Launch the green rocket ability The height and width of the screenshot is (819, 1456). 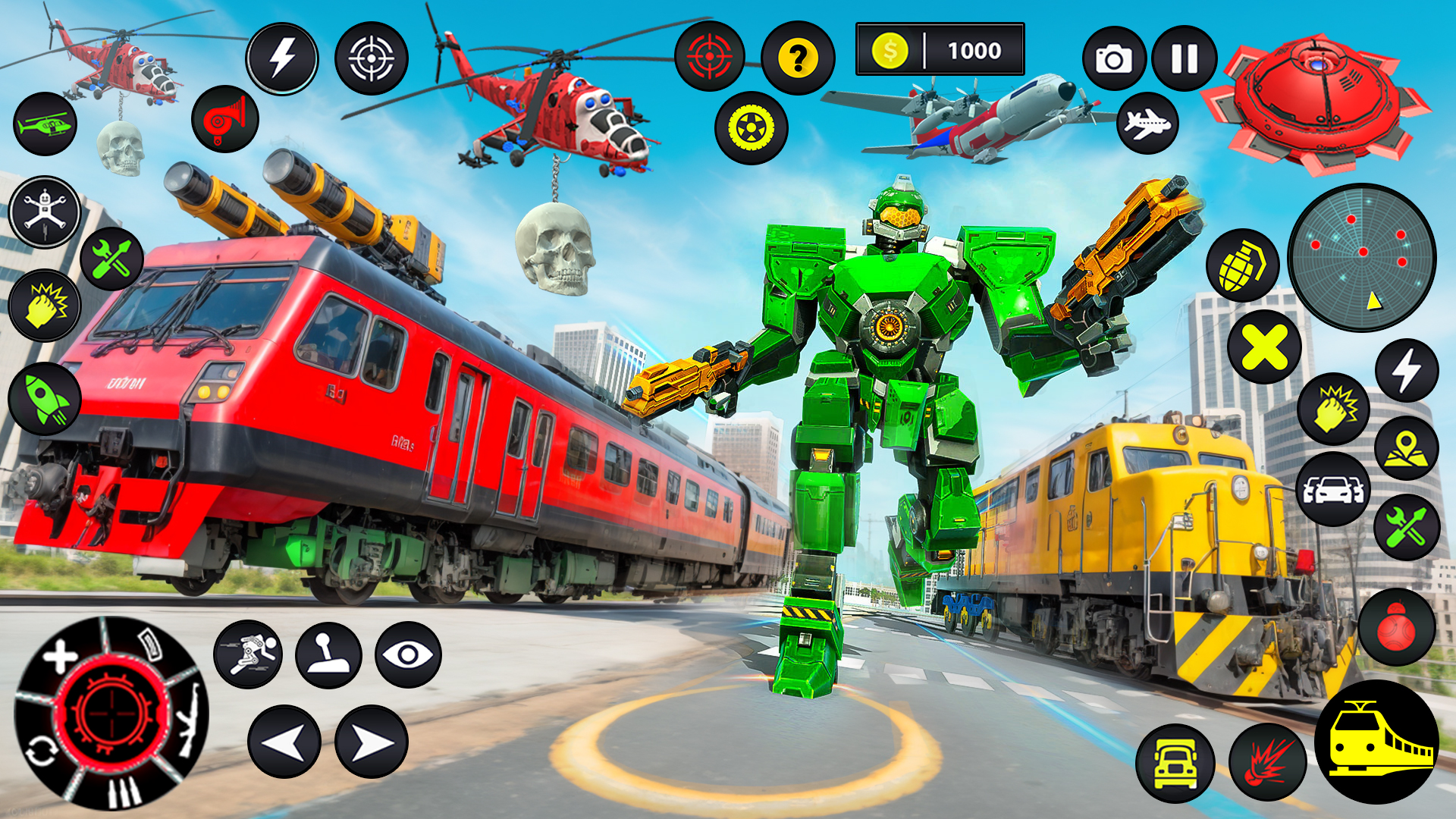45,398
